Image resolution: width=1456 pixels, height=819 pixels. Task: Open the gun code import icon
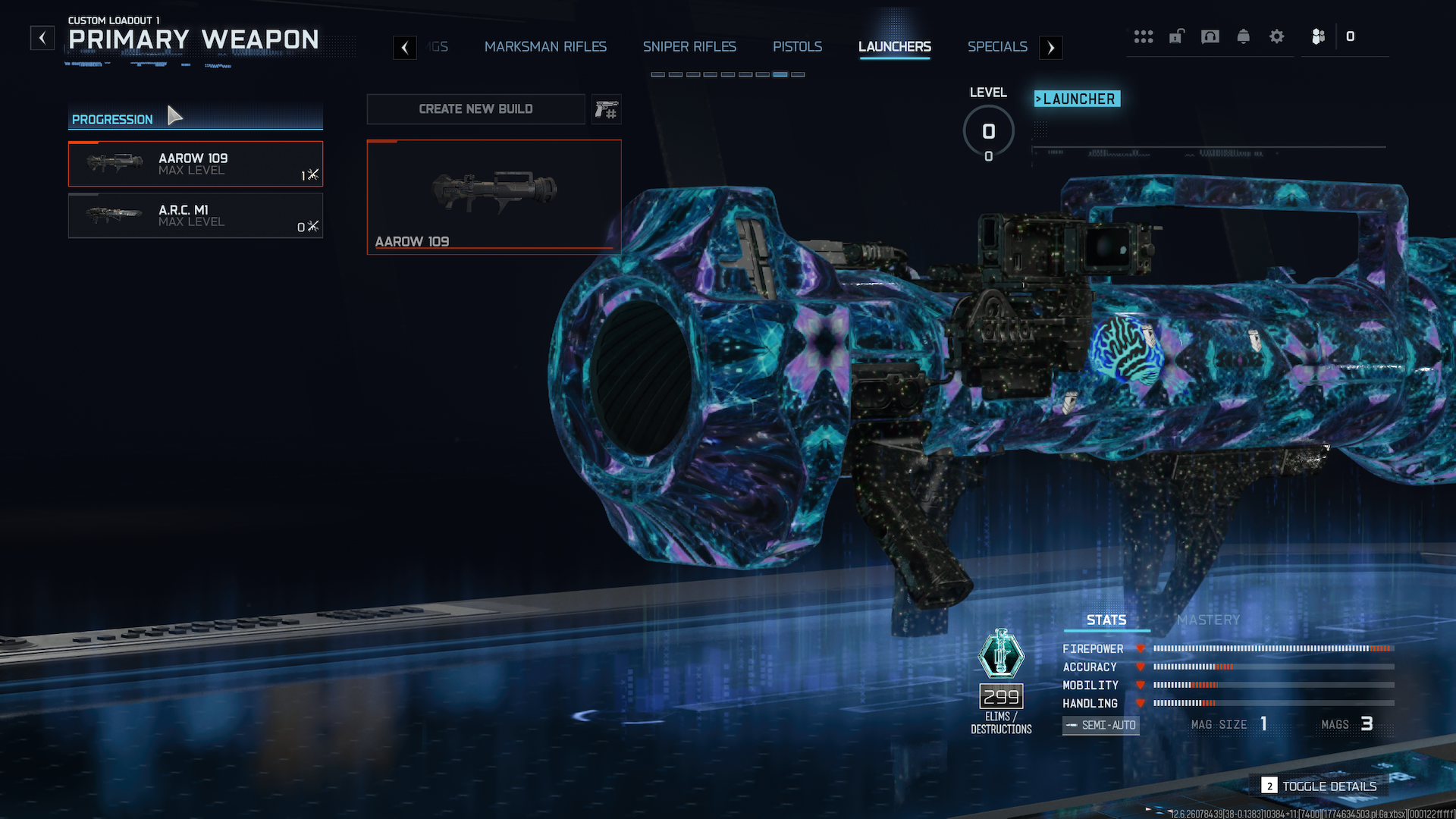pos(606,110)
